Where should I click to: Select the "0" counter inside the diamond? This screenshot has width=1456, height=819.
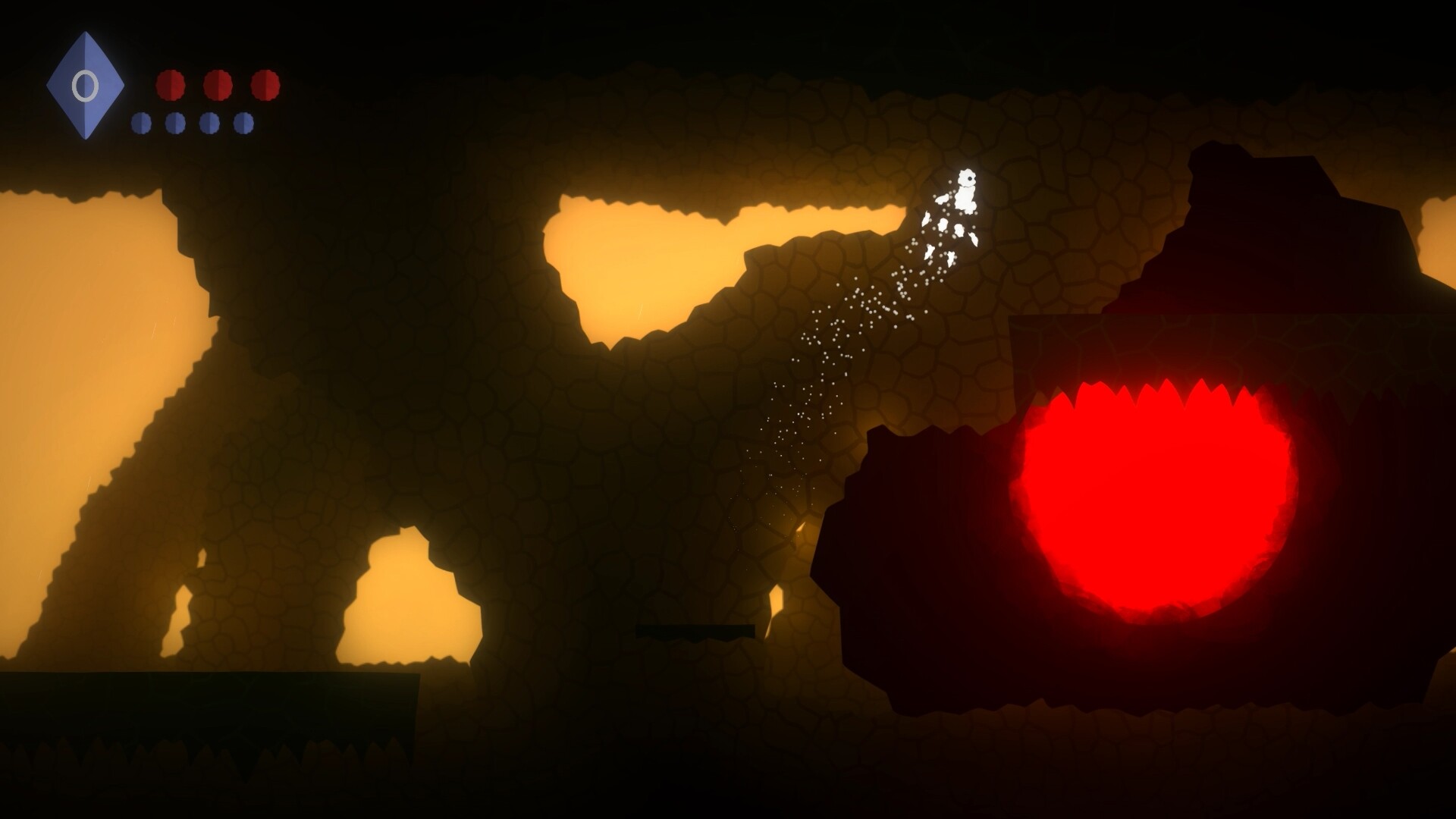(85, 85)
